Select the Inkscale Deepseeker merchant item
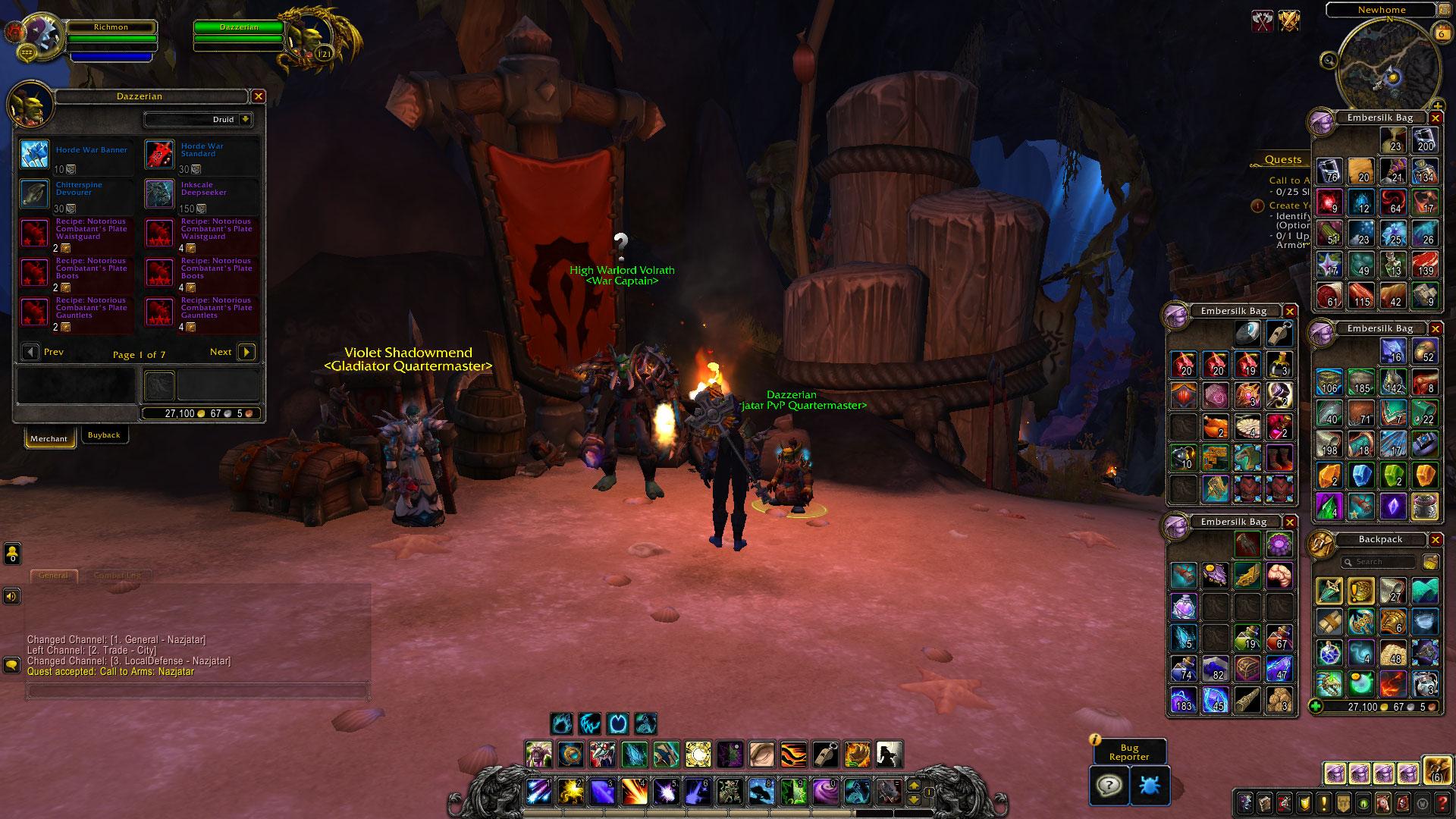 click(159, 193)
